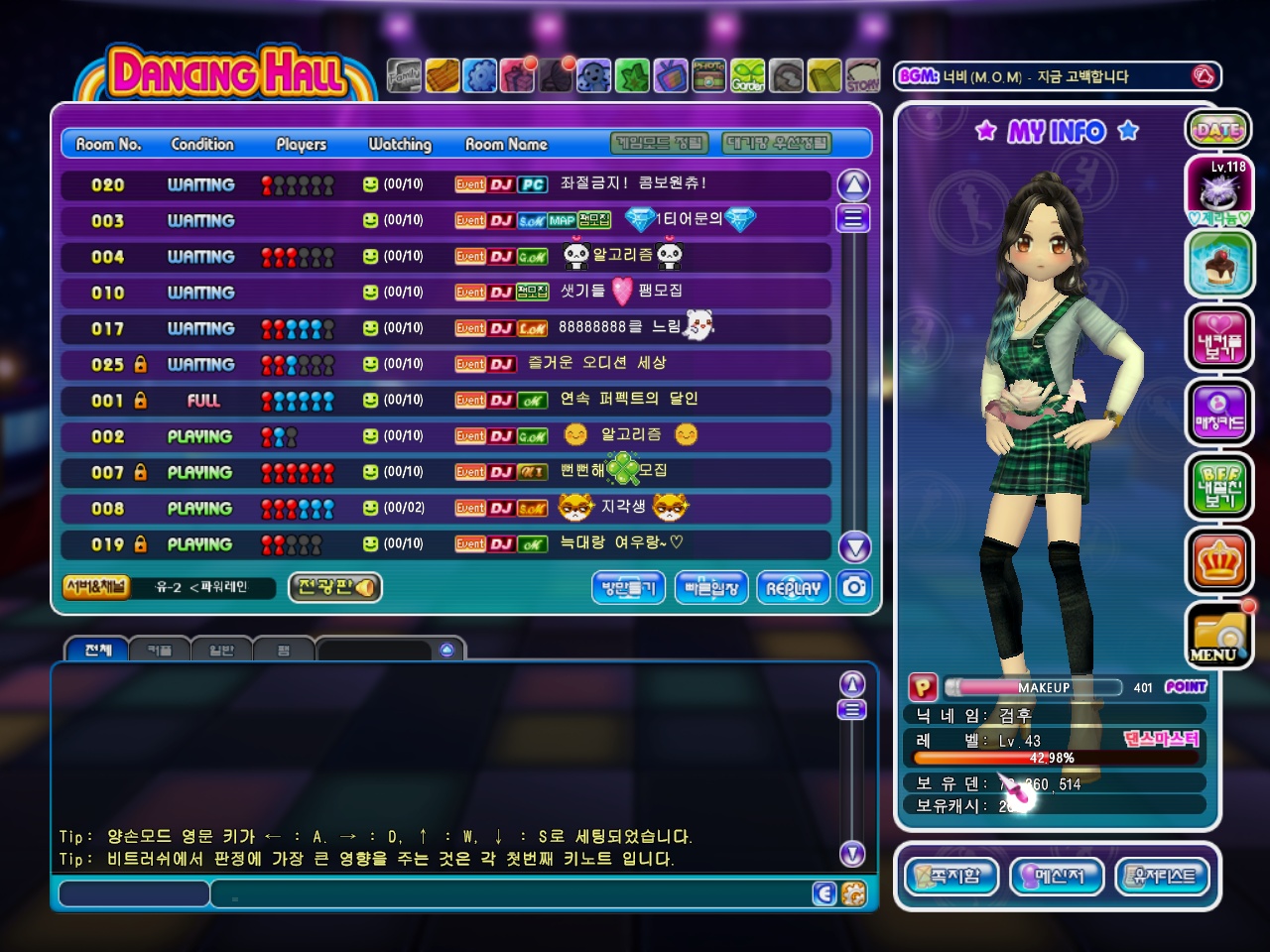Click the chat message input field
Screen dimensions: 1270x952
click(x=526, y=894)
